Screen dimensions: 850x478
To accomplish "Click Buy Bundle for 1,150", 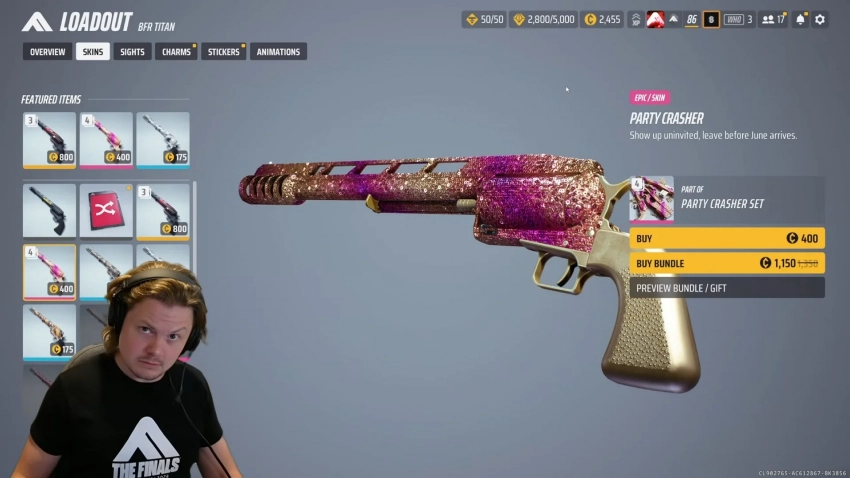I will pos(727,263).
